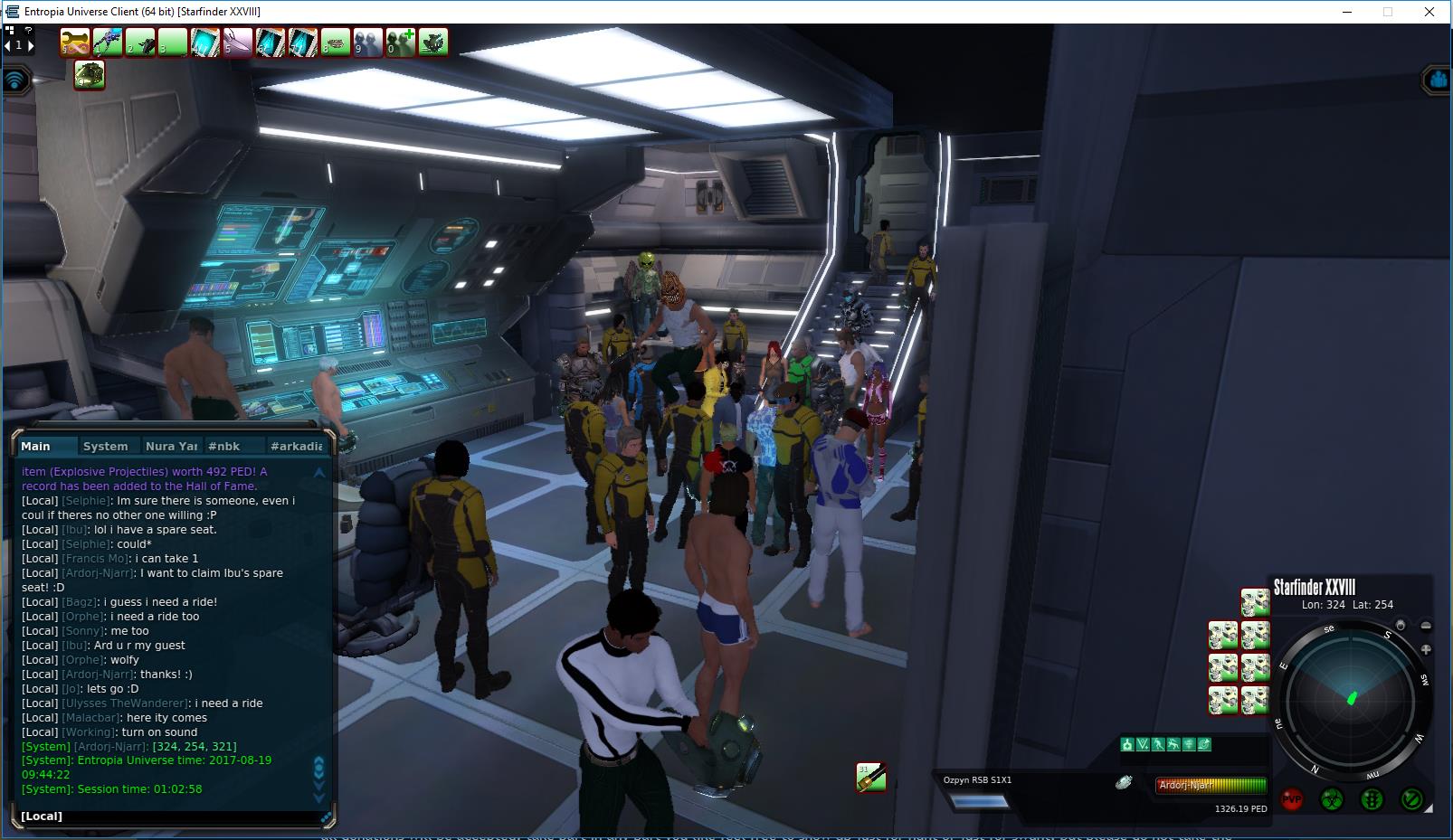Use the hotbar slot 9 two-avatars icon
Viewport: 1453px width, 840px height.
[368, 42]
